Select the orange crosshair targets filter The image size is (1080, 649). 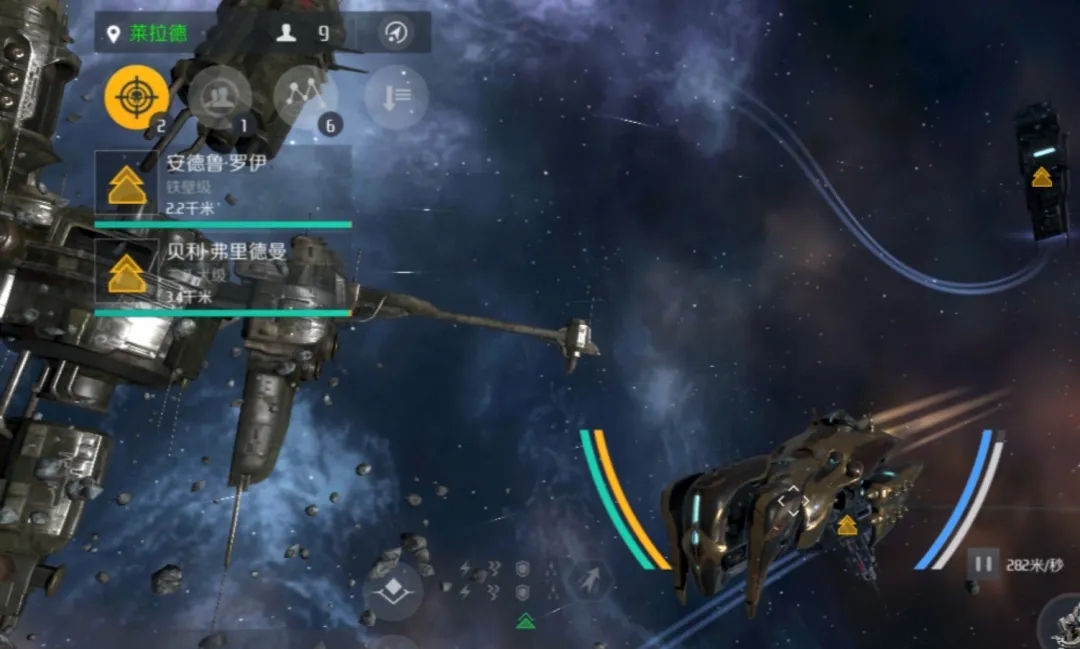tap(137, 97)
